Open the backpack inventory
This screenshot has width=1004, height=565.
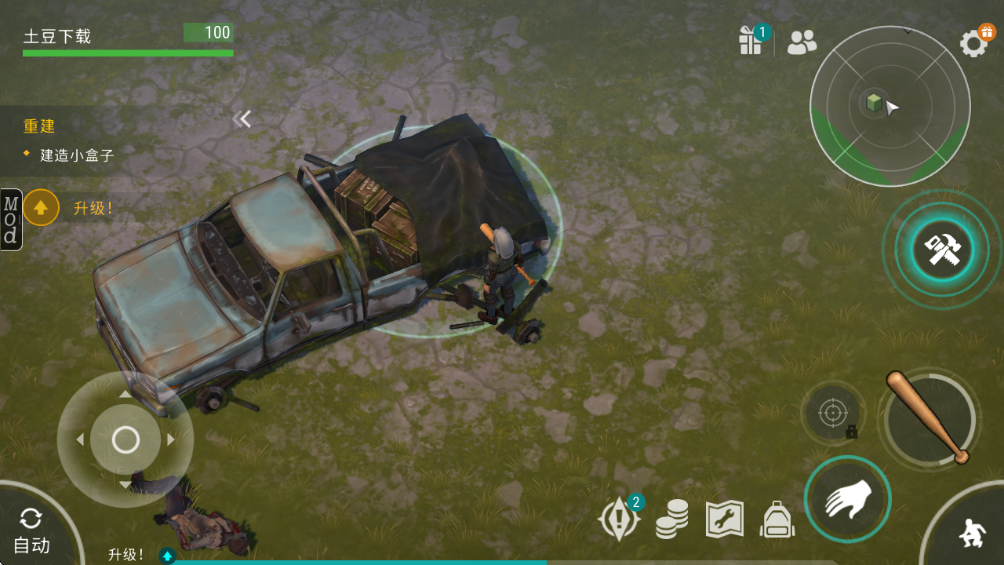777,519
